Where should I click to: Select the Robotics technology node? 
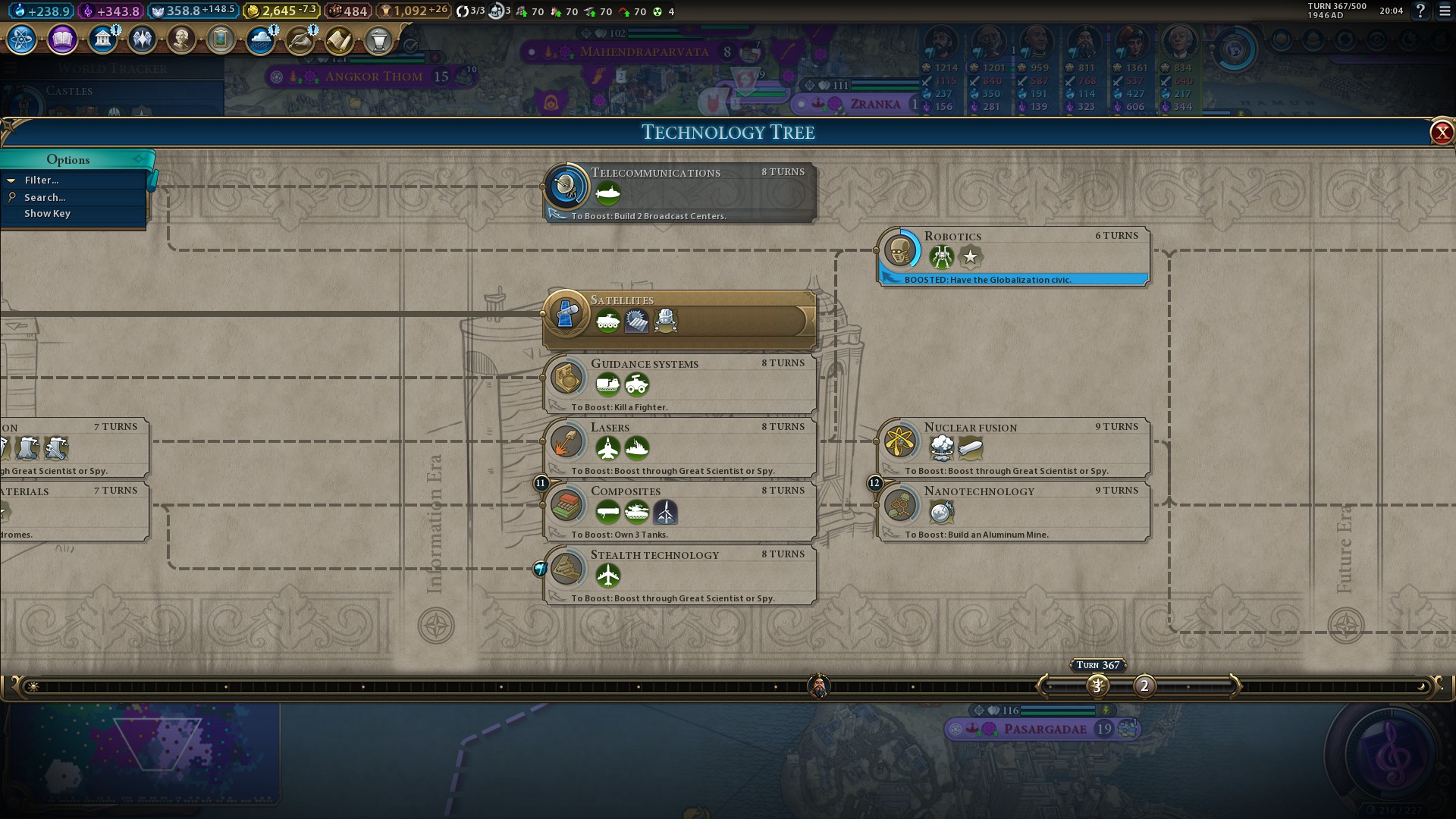pos(1013,256)
